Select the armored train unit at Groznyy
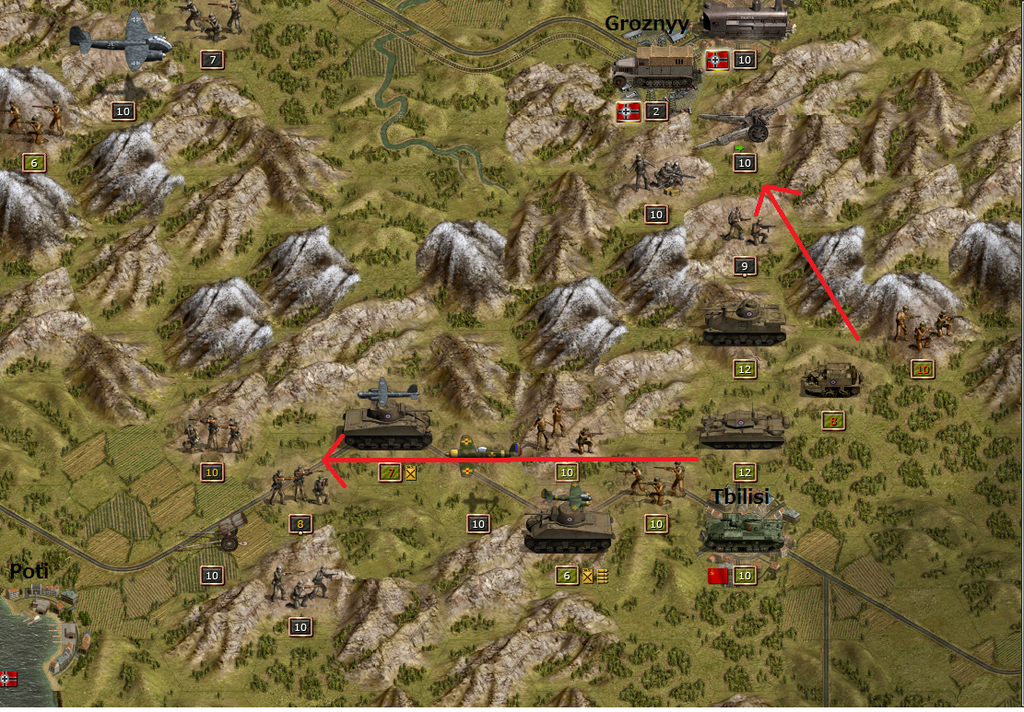This screenshot has height=712, width=1024. click(x=744, y=20)
